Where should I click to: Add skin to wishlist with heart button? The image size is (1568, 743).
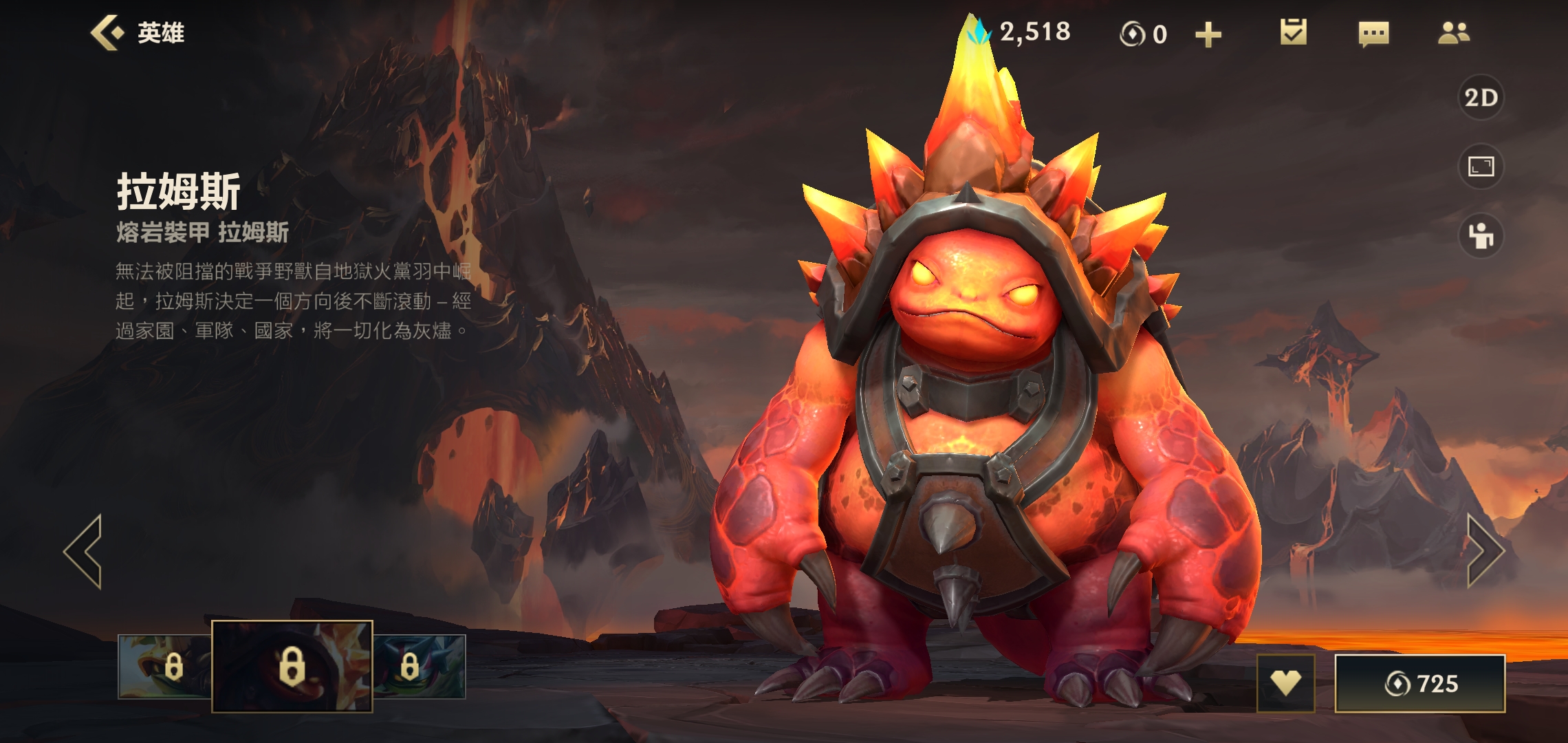coord(1285,683)
